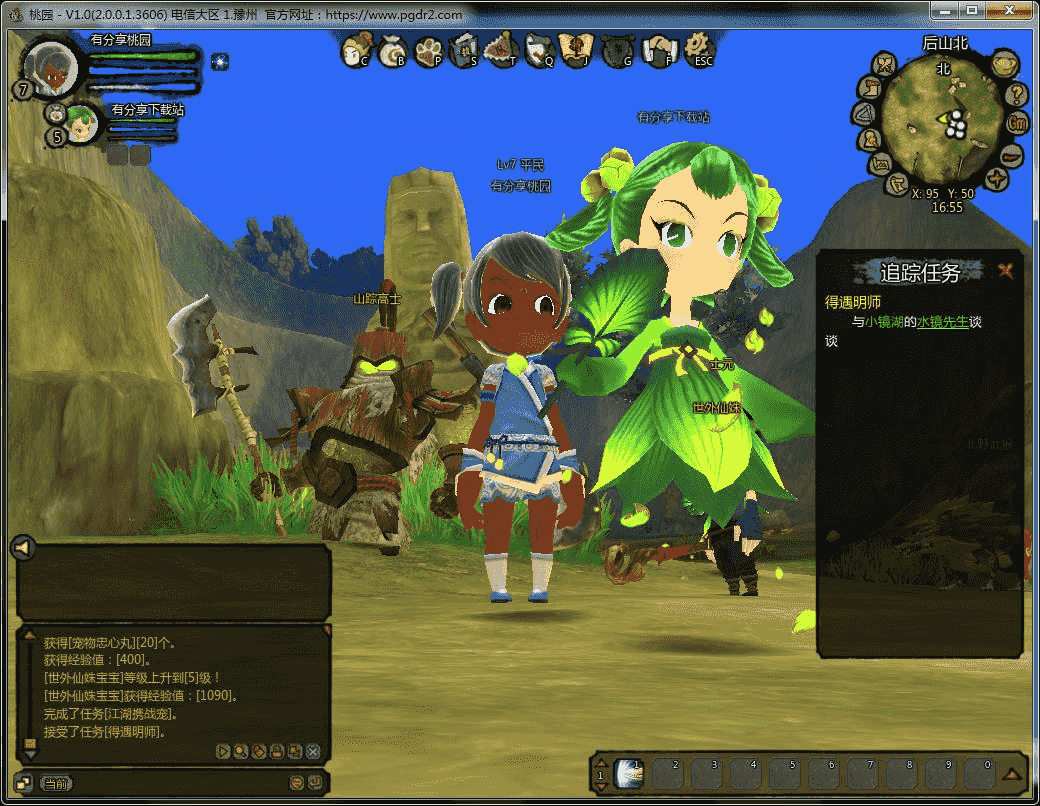
Task: Open the character menu icon marked C
Action: click(355, 49)
